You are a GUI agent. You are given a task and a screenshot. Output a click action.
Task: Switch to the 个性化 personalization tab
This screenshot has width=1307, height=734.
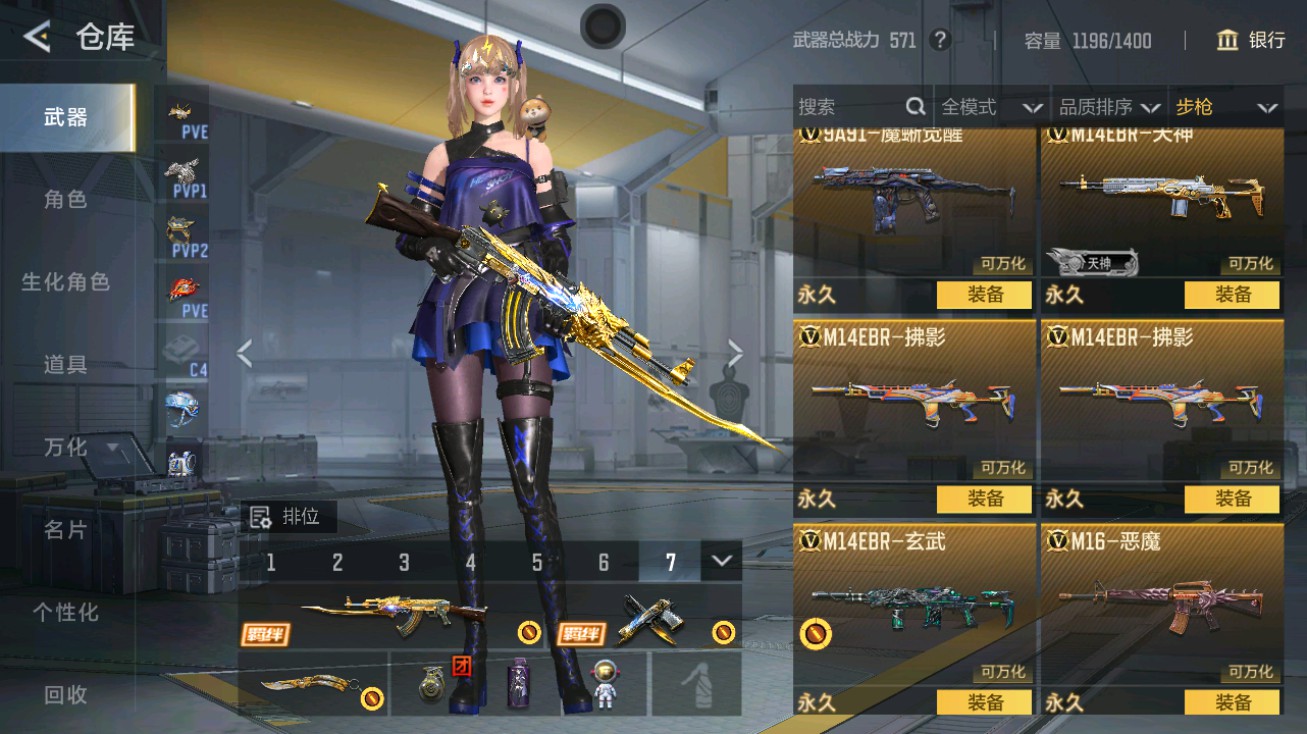pos(66,612)
